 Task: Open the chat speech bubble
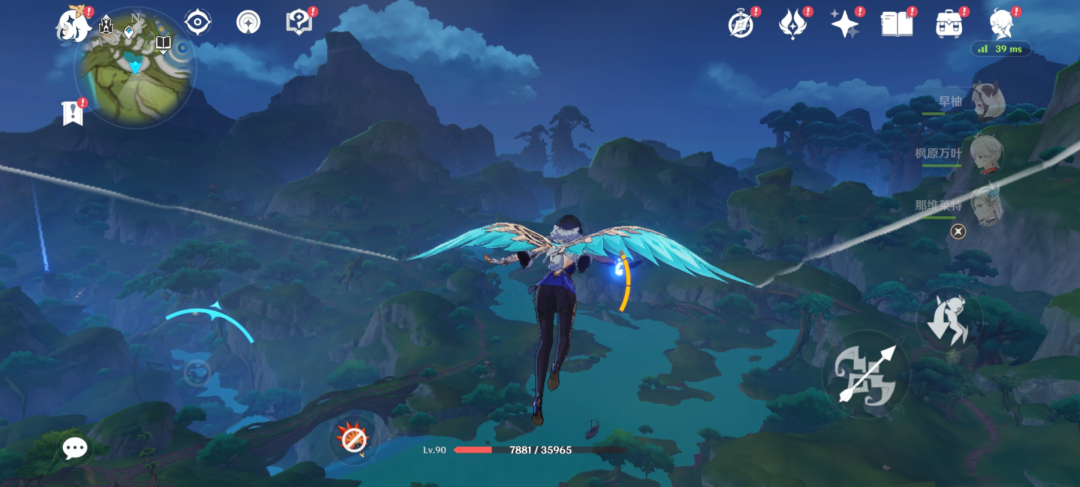point(75,448)
